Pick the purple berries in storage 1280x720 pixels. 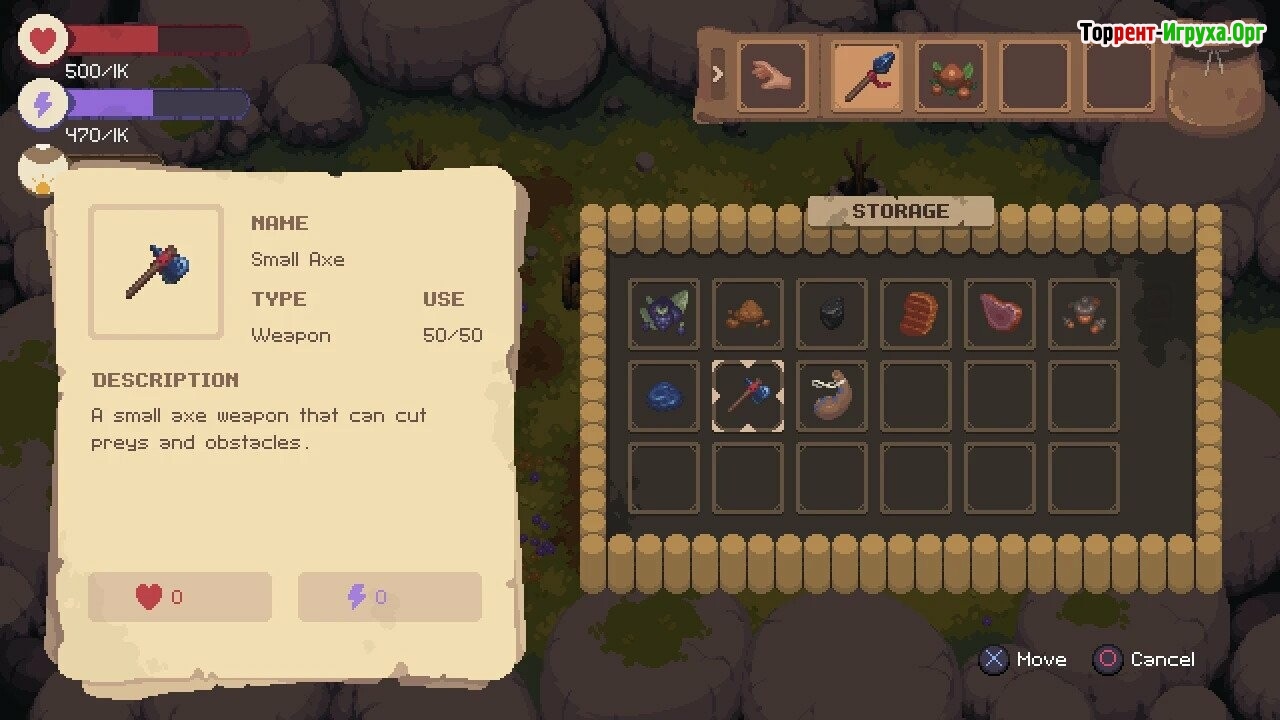pos(664,313)
